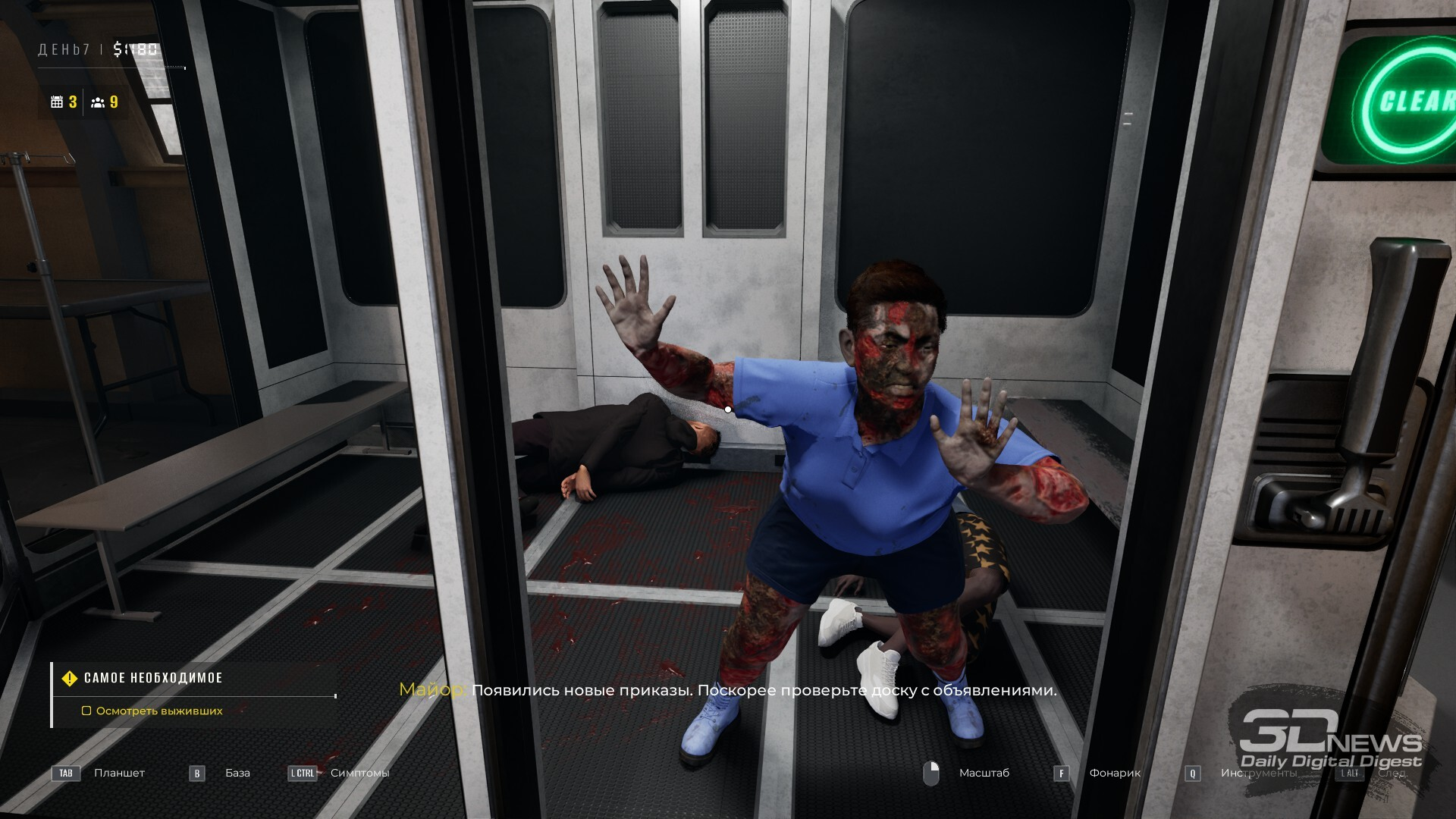Select the "Самое необходимое" objective header
The height and width of the screenshot is (819, 1456).
153,678
